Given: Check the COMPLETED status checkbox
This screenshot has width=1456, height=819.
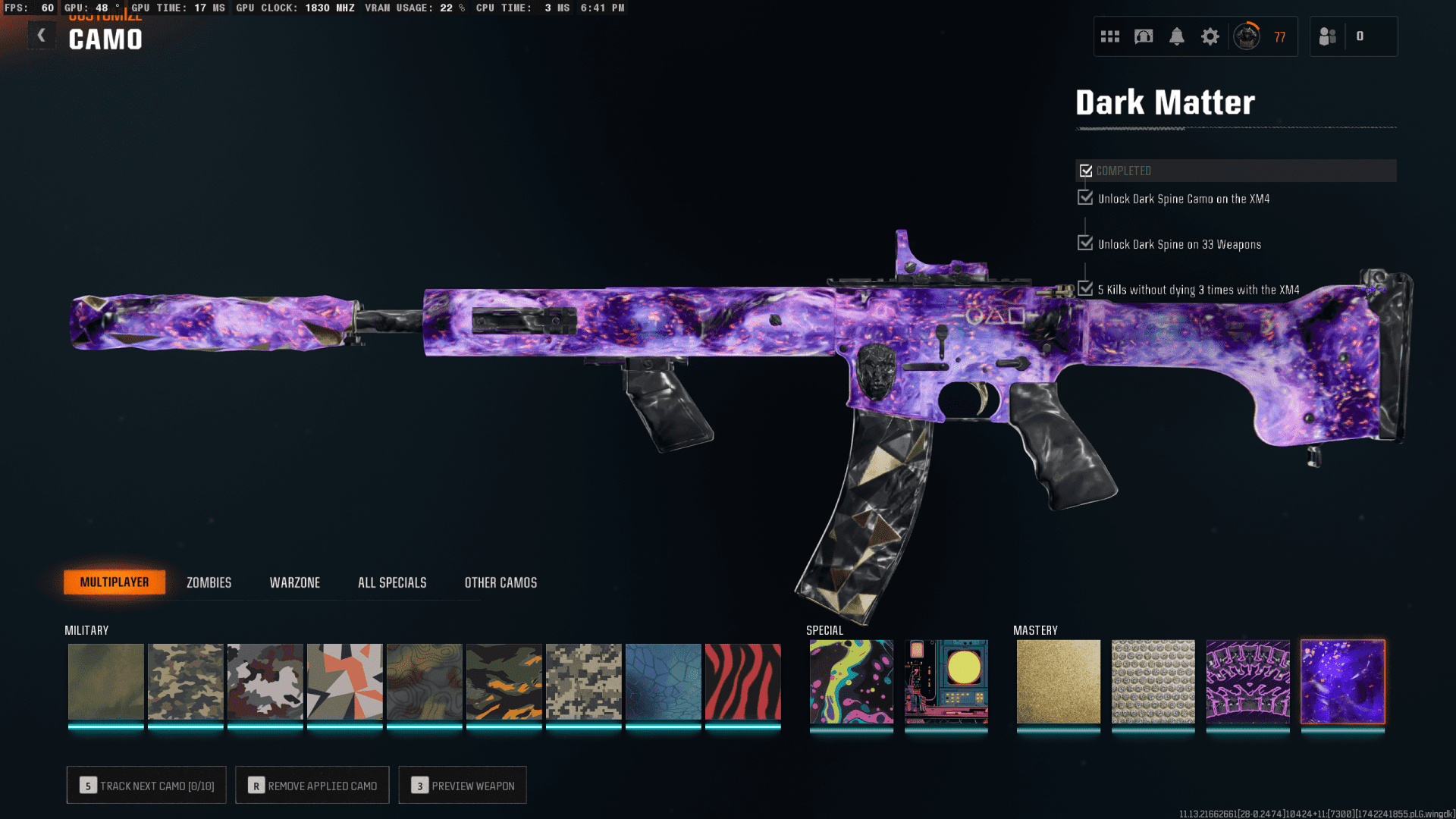Looking at the screenshot, I should pyautogui.click(x=1085, y=170).
